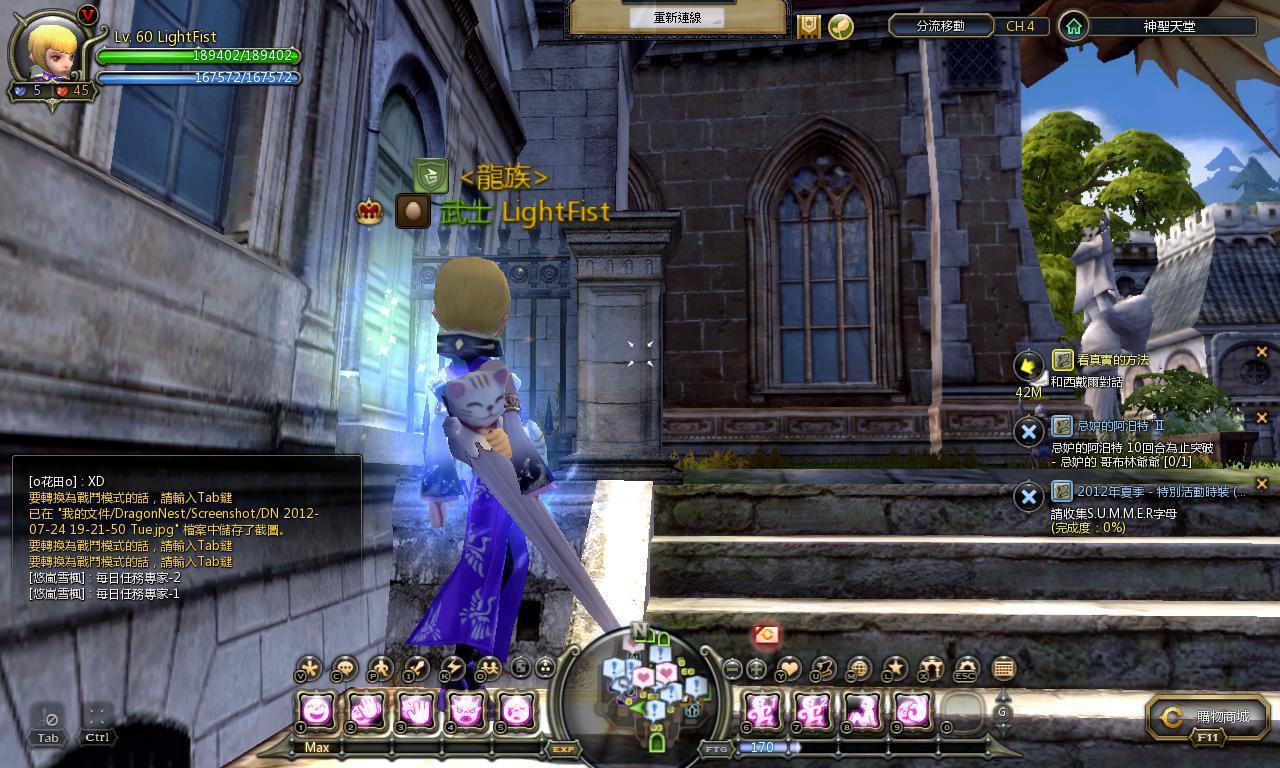This screenshot has width=1280, height=768.
Task: Open the heart-shaped menu icon
Action: pos(789,669)
